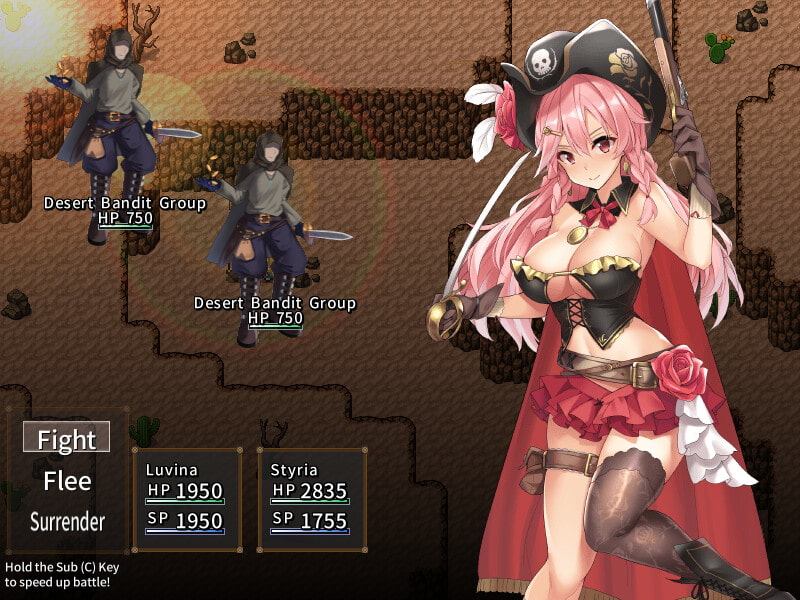Pick the Surrender option
Image resolution: width=800 pixels, height=600 pixels.
coord(67,521)
